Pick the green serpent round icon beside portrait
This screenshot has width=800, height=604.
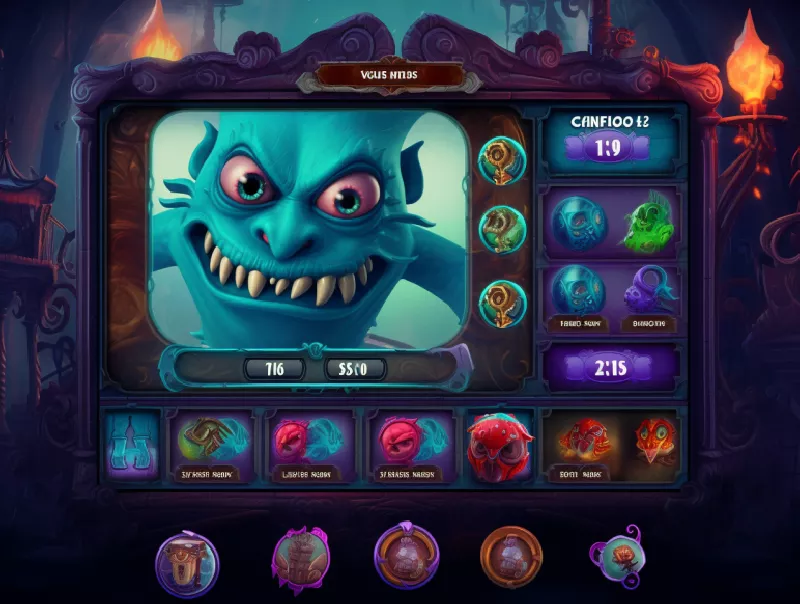pos(501,228)
